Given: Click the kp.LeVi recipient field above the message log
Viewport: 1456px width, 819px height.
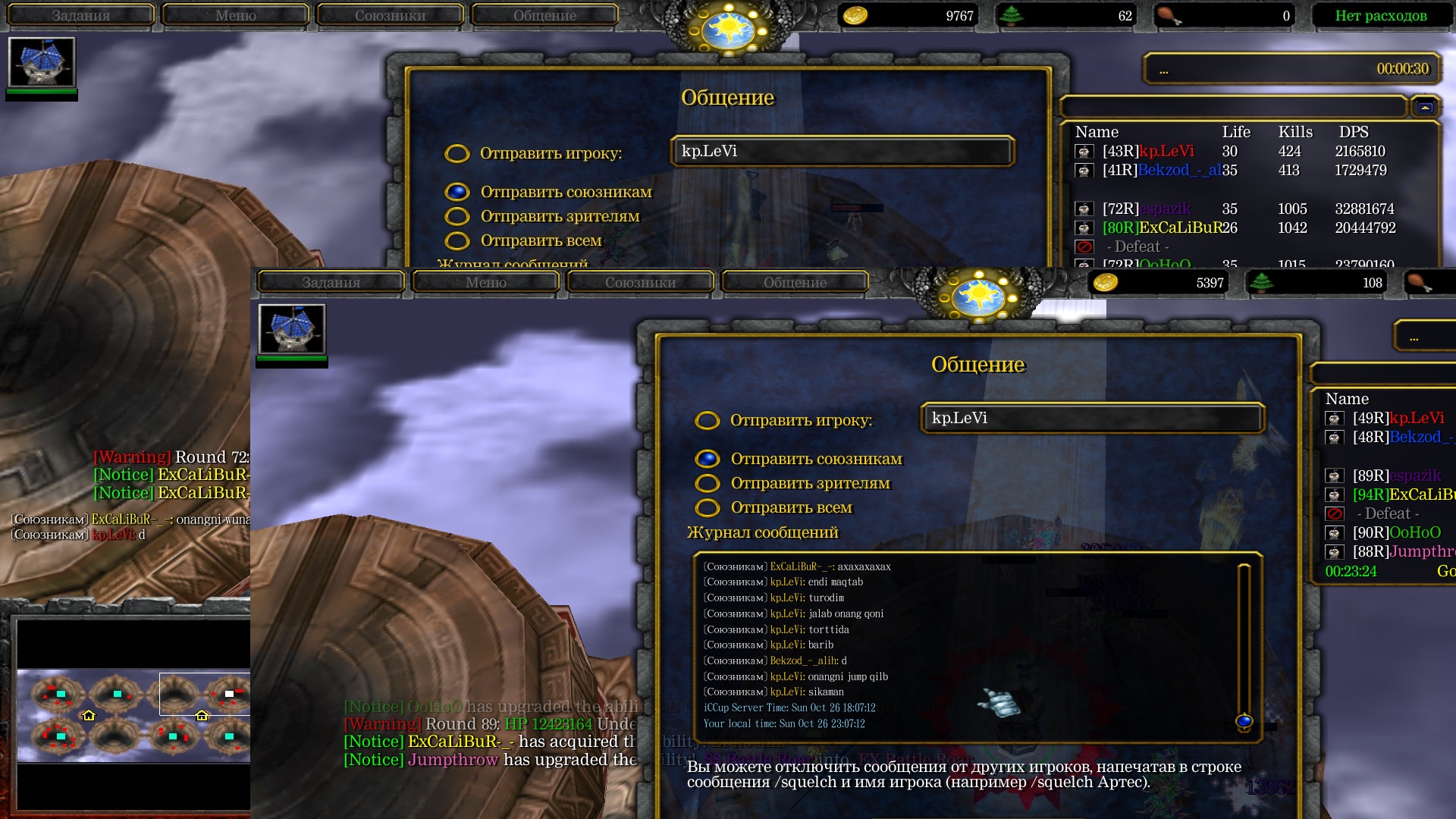Looking at the screenshot, I should (x=1092, y=418).
